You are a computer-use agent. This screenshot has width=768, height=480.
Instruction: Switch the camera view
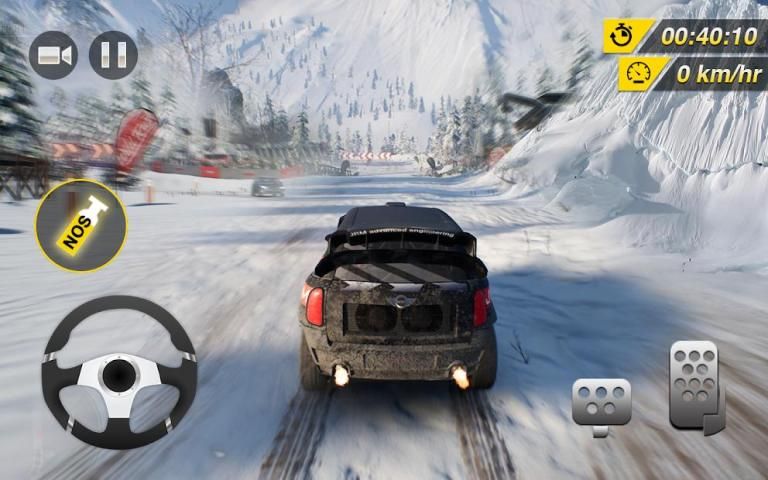point(54,56)
